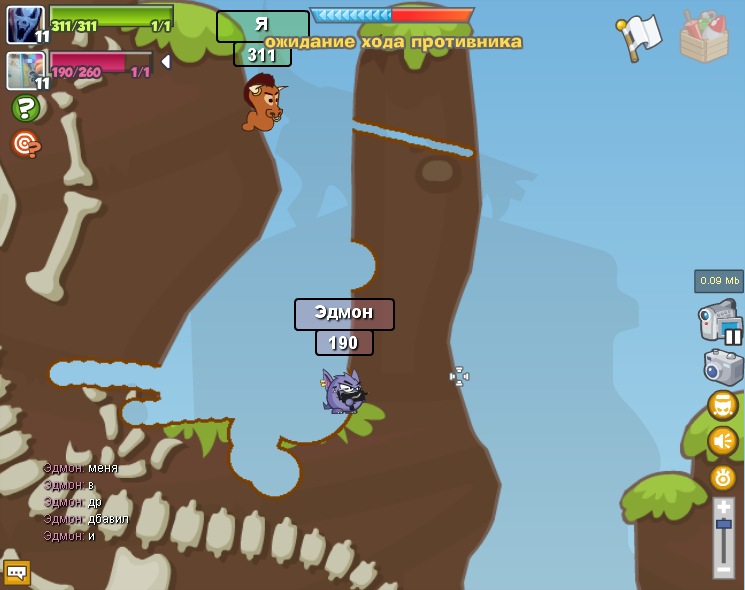
Task: Select the ghost-mask player avatar
Action: (x=25, y=24)
